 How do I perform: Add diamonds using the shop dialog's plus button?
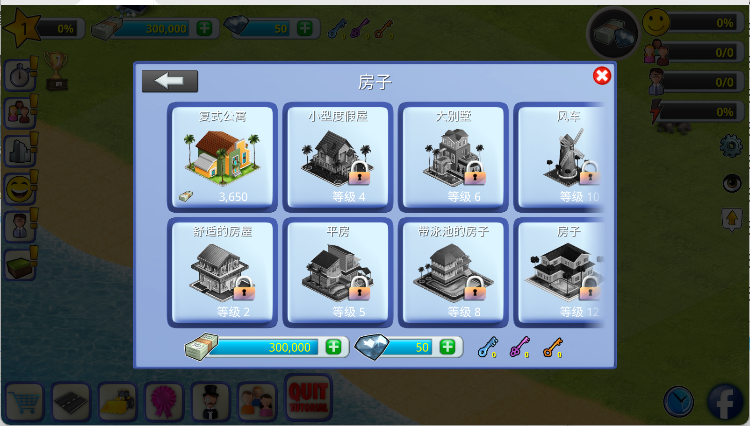click(x=447, y=347)
